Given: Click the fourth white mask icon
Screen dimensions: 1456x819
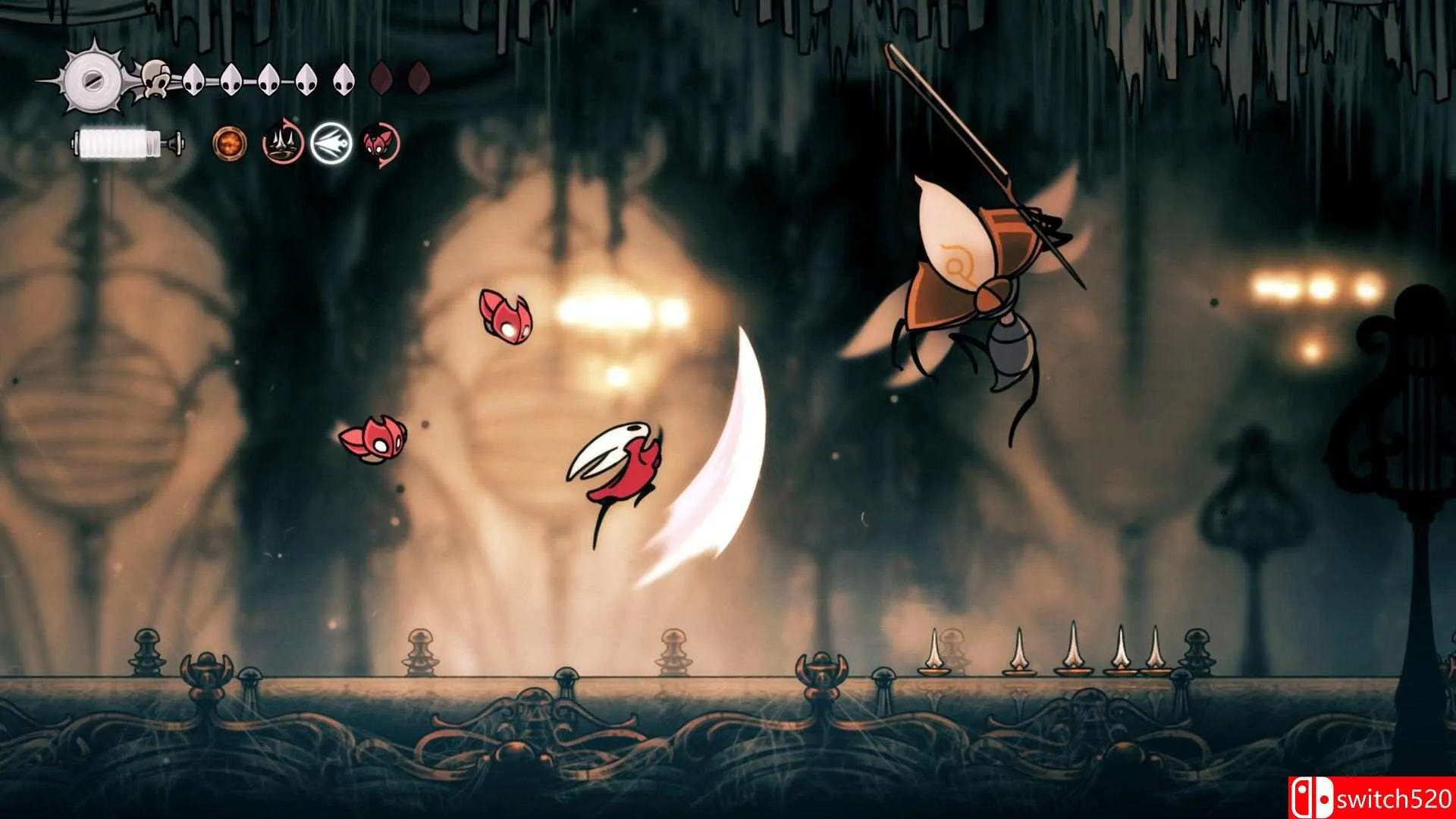Looking at the screenshot, I should 305,78.
